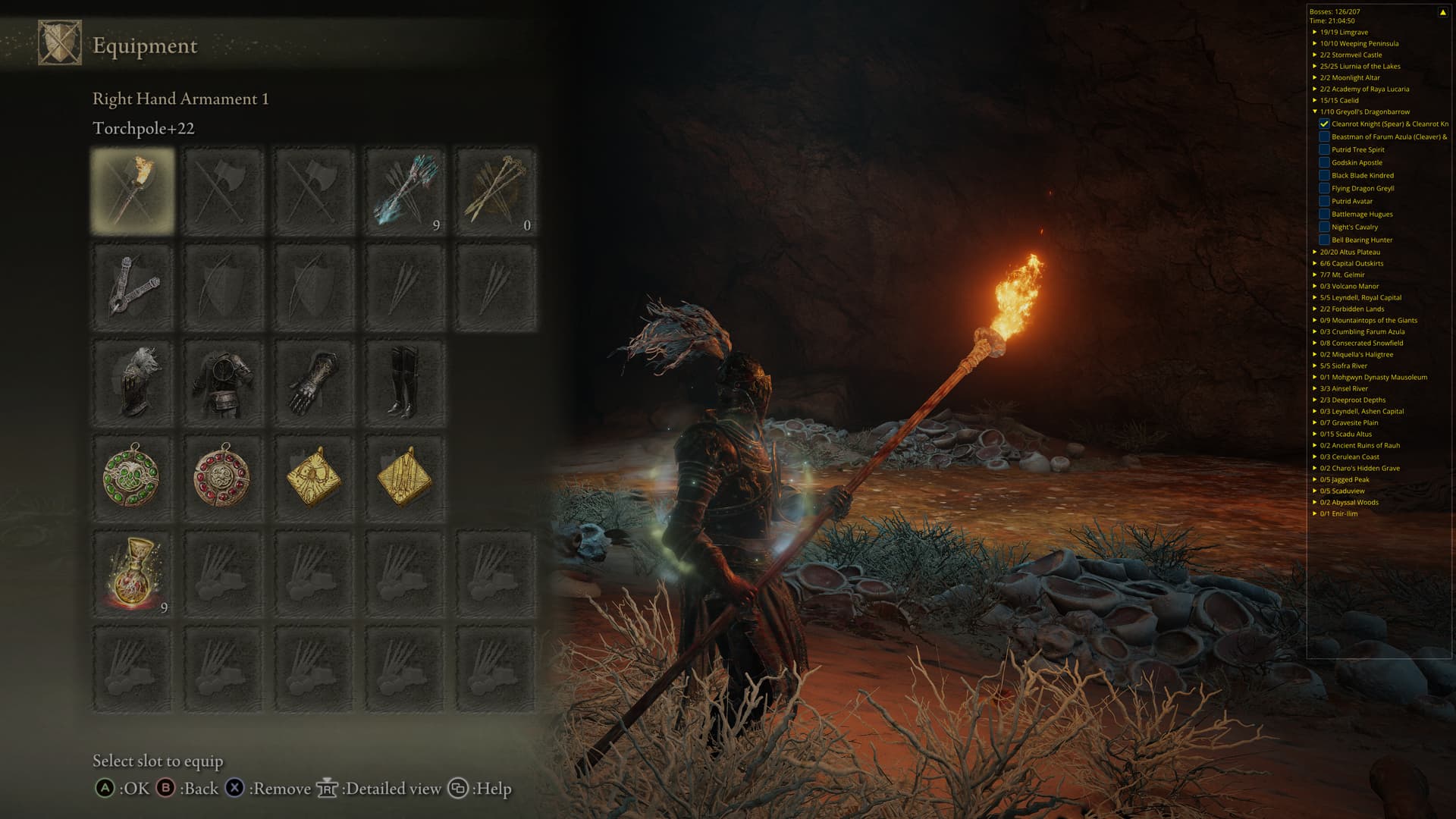Select the dark chest armor slot
1456x819 pixels.
click(223, 382)
